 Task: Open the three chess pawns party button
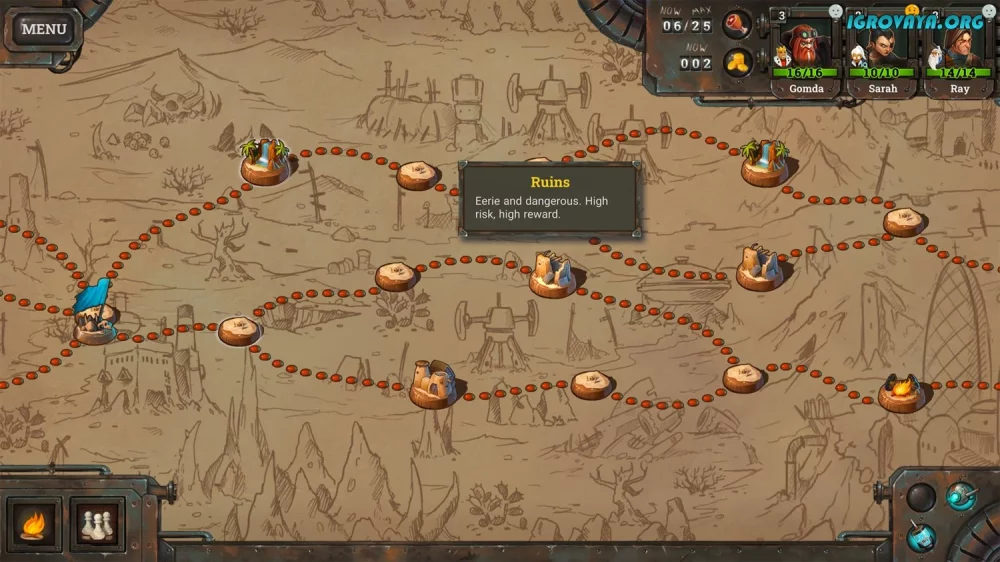[97, 524]
